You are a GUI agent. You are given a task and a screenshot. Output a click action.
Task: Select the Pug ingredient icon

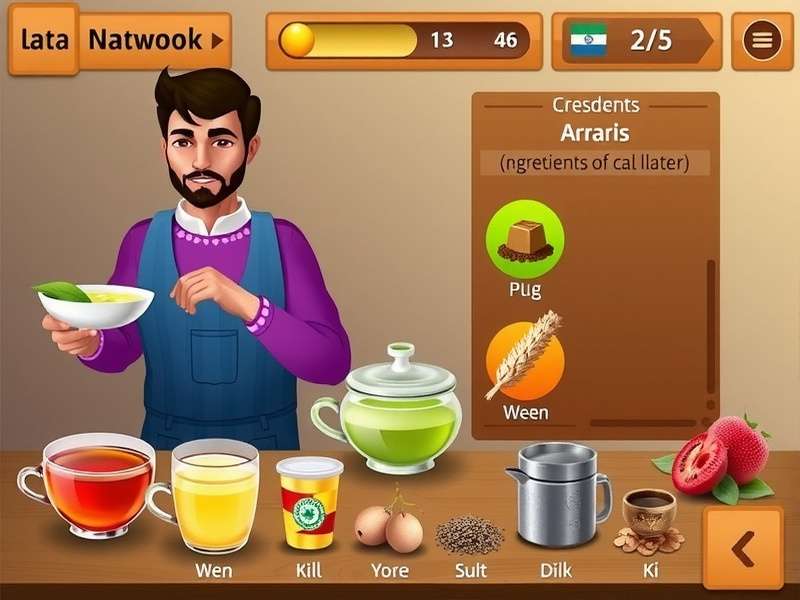[525, 239]
